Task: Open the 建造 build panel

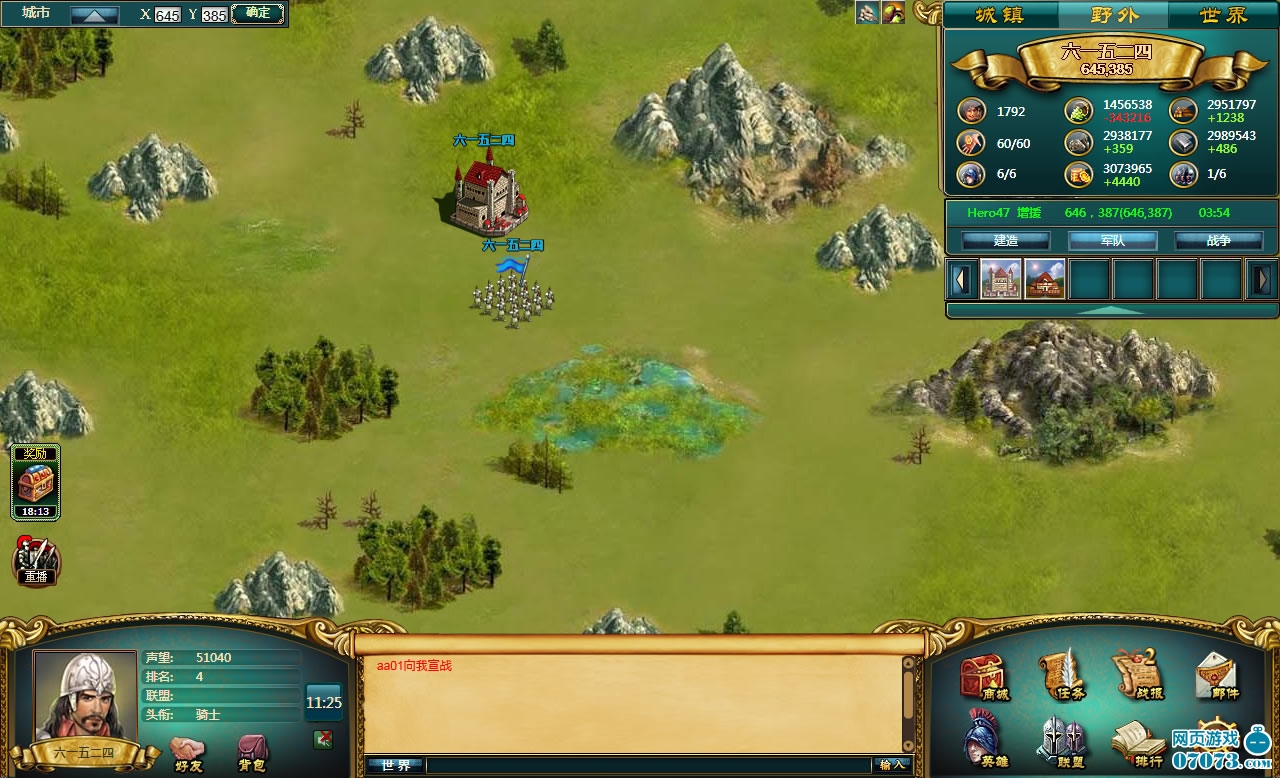Action: [x=1005, y=241]
